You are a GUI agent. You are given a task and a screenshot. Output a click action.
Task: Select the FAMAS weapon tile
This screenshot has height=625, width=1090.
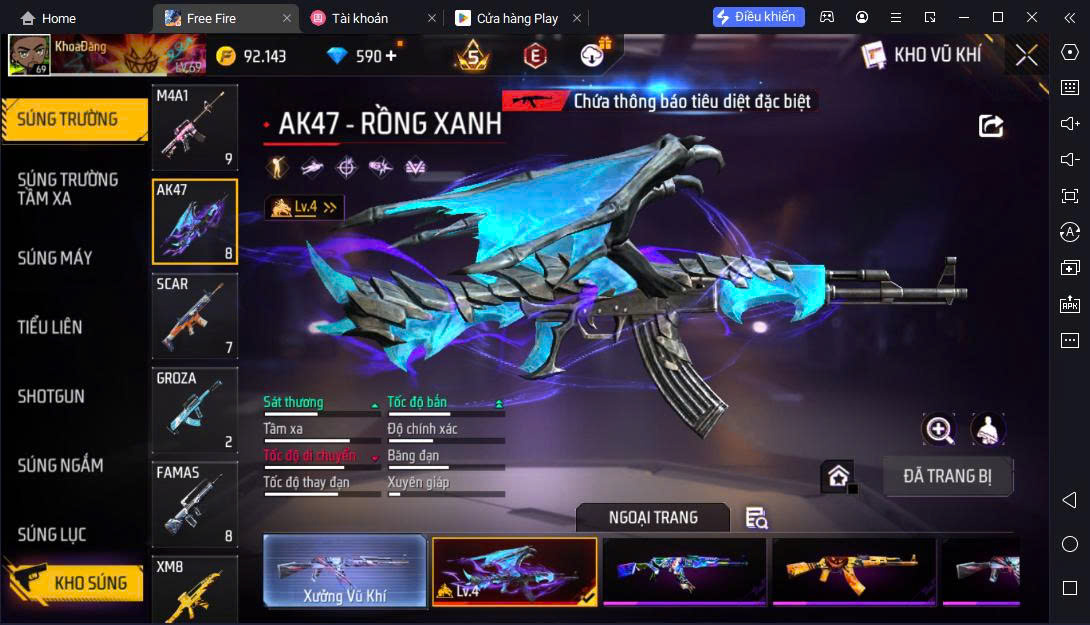coord(194,504)
